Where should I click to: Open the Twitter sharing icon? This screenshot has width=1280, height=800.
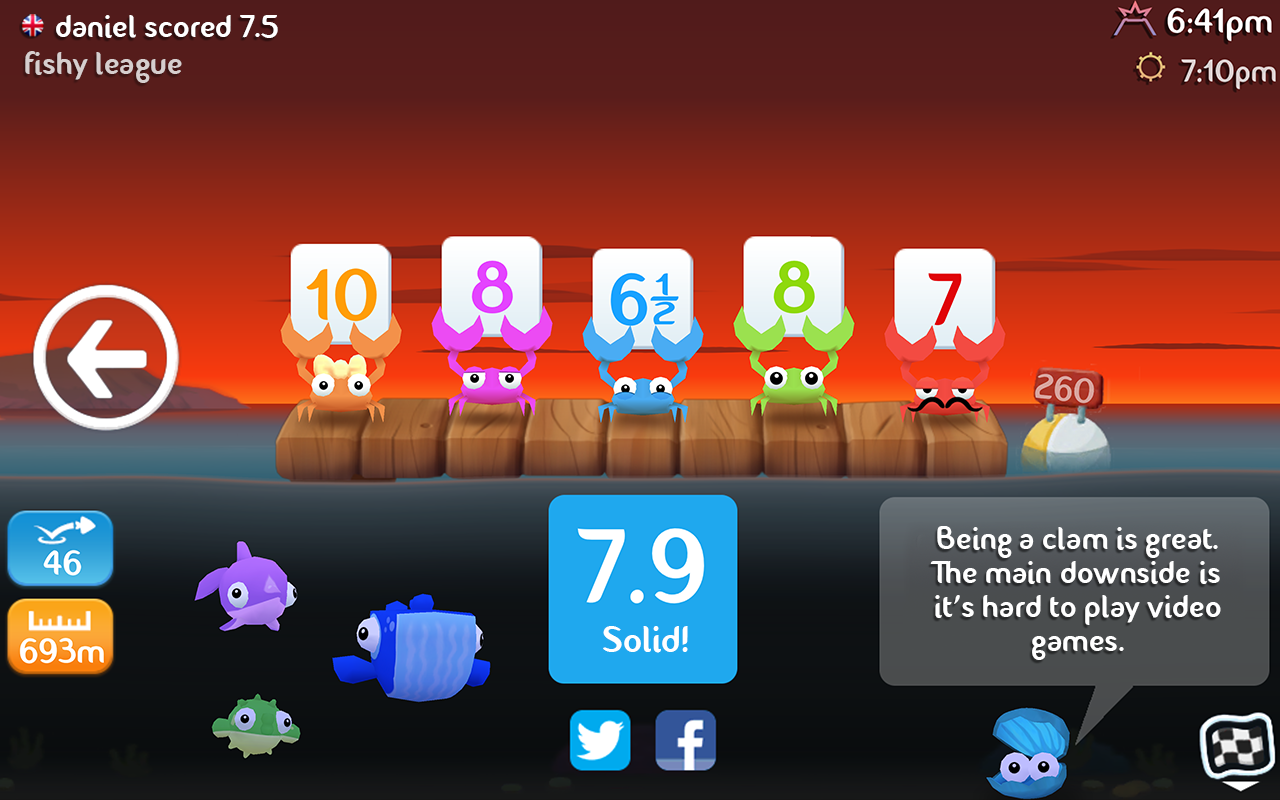point(600,741)
